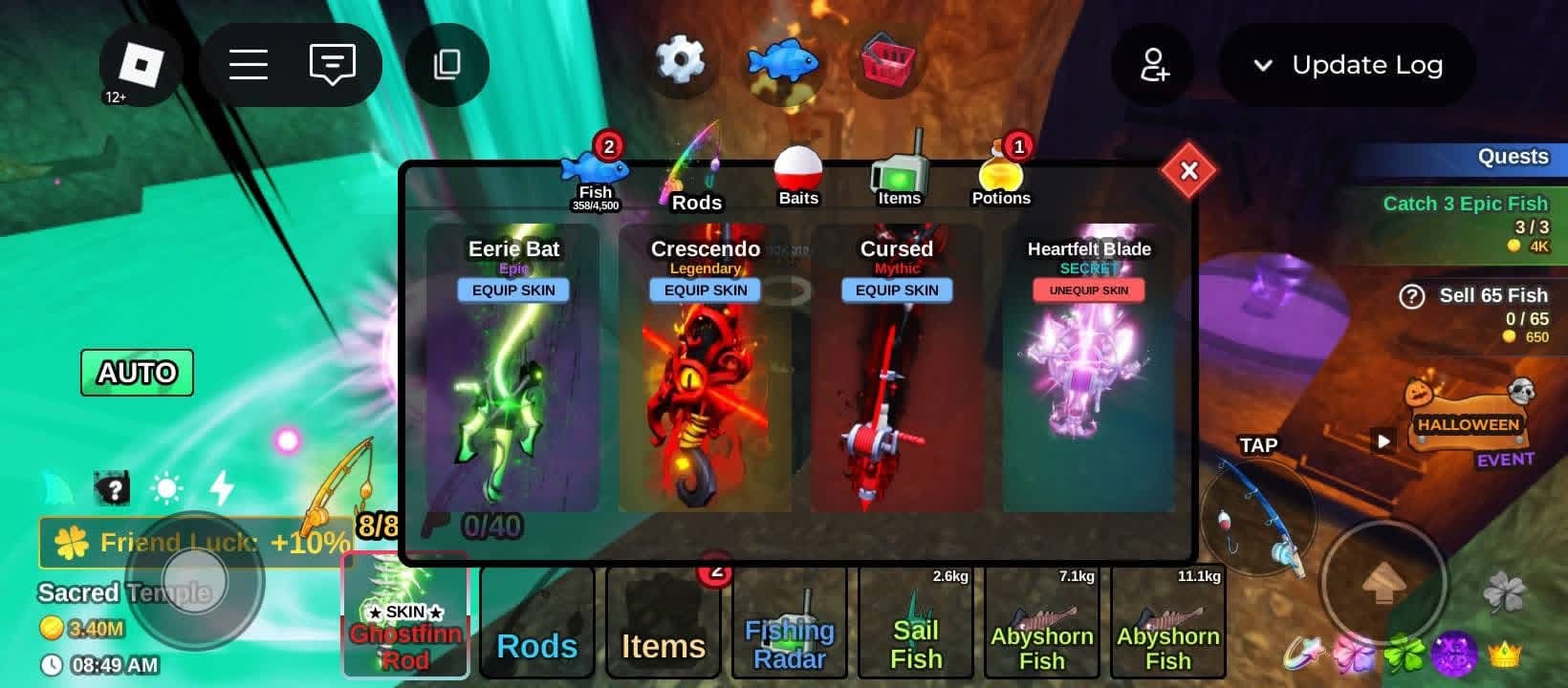Open the Roblox chat window

pos(332,65)
